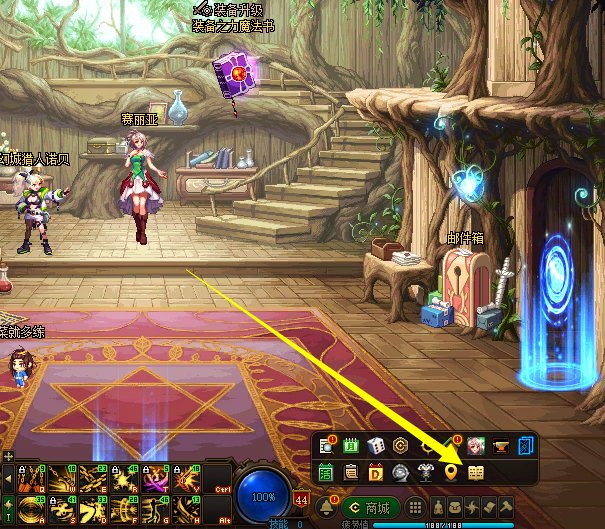Select the orange calendar D icon
The width and height of the screenshot is (605, 529).
[x=376, y=472]
